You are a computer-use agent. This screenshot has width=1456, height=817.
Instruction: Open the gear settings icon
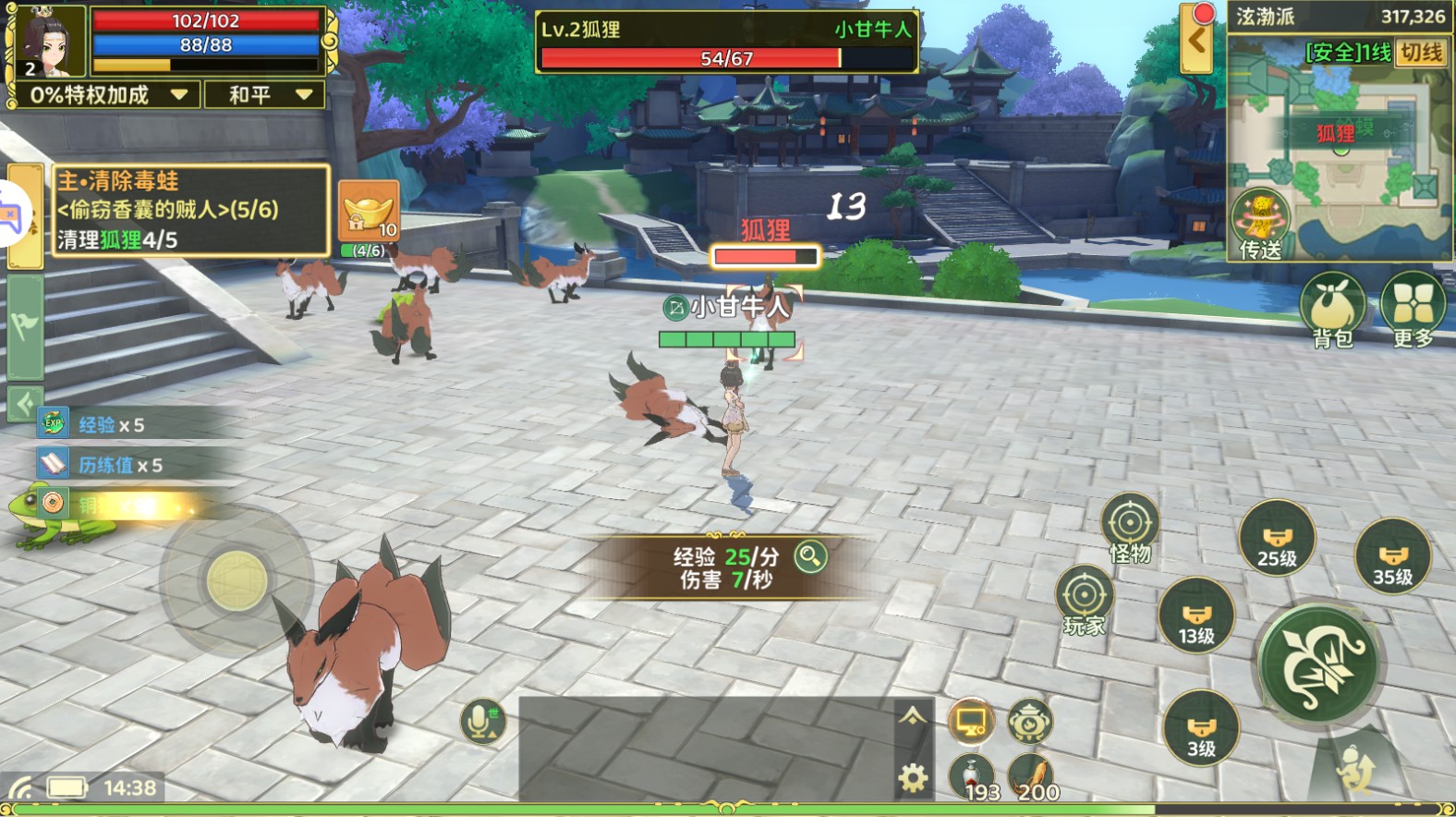pos(913,779)
